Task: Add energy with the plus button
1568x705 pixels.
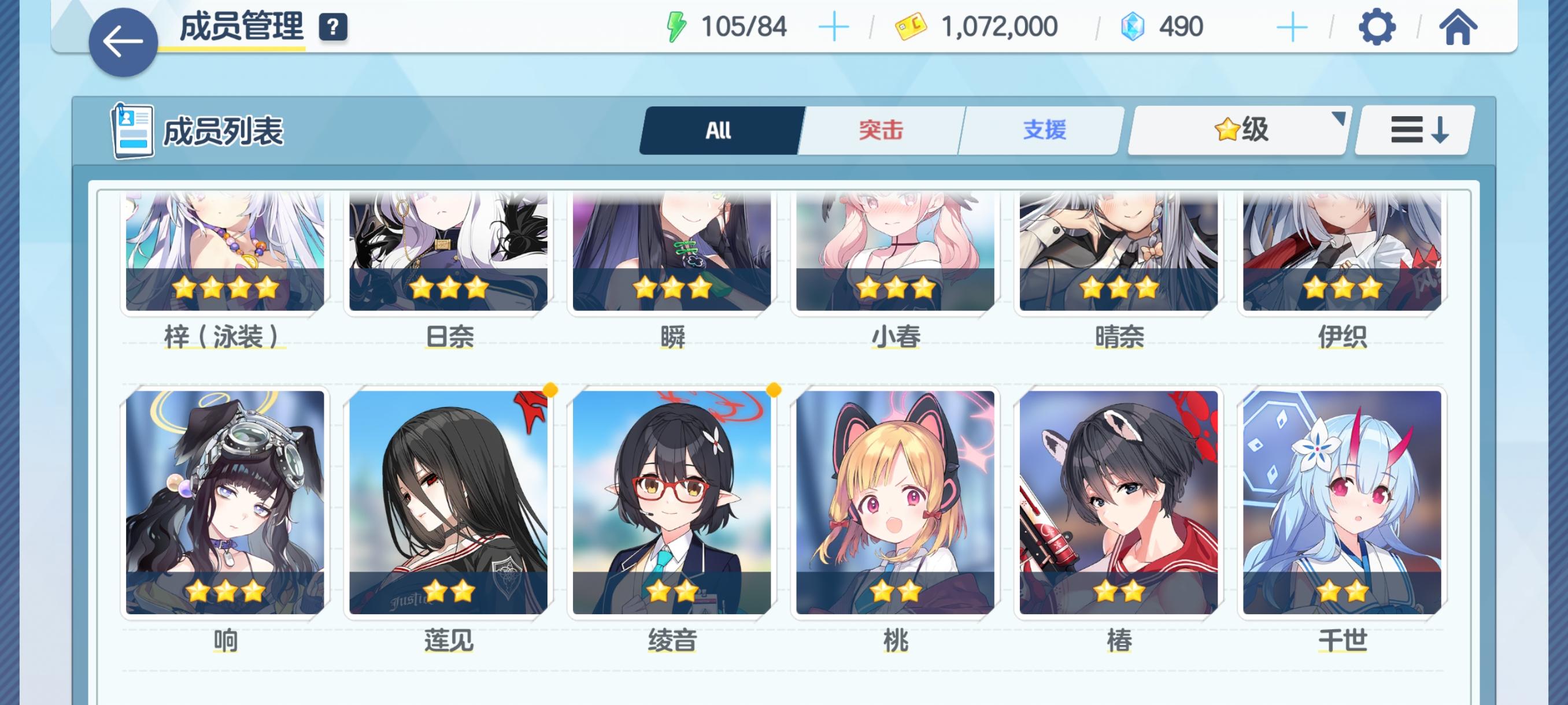Action: tap(834, 25)
